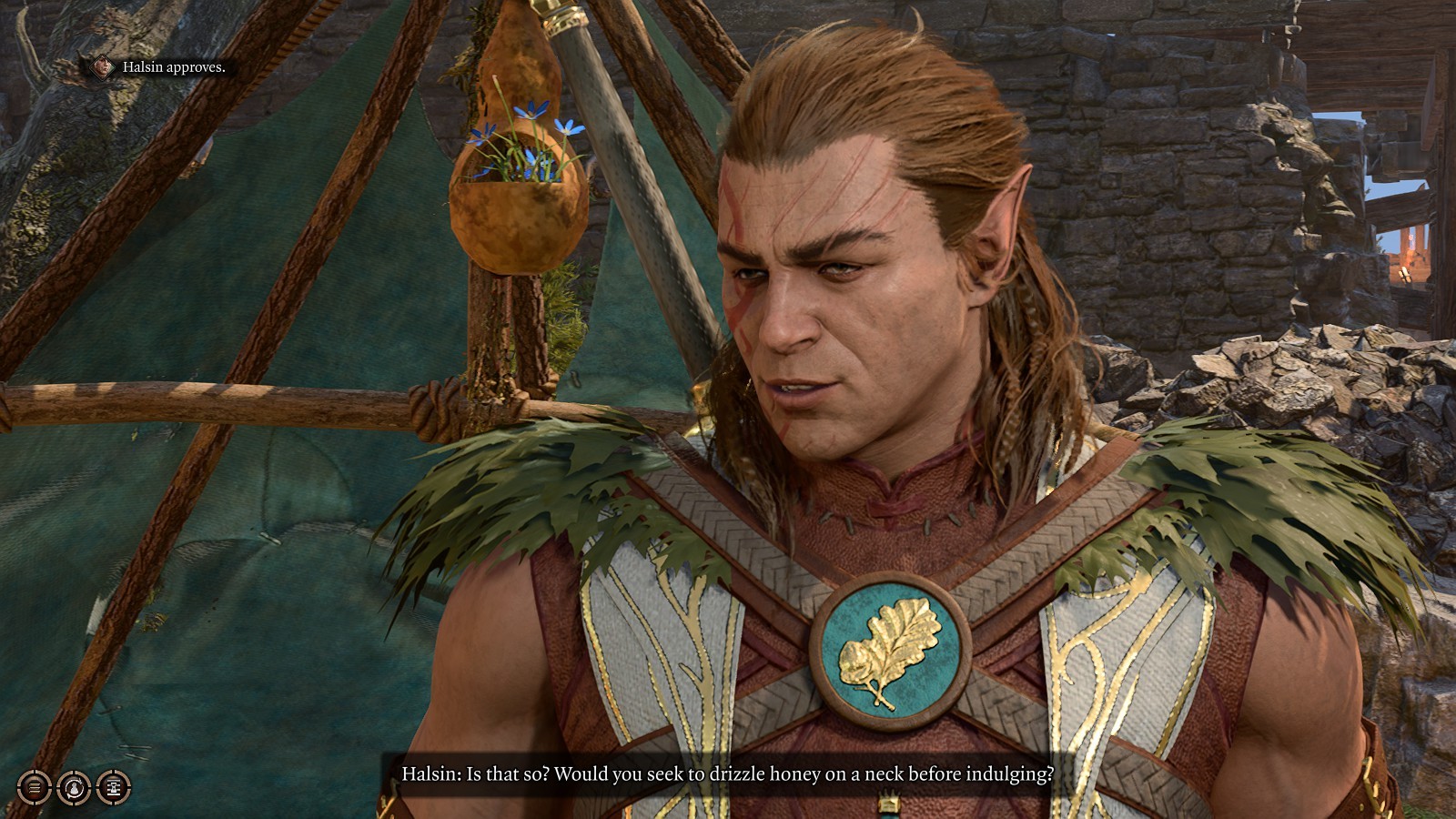Open the three-line menu button
Viewport: 1456px width, 819px height.
tap(35, 787)
